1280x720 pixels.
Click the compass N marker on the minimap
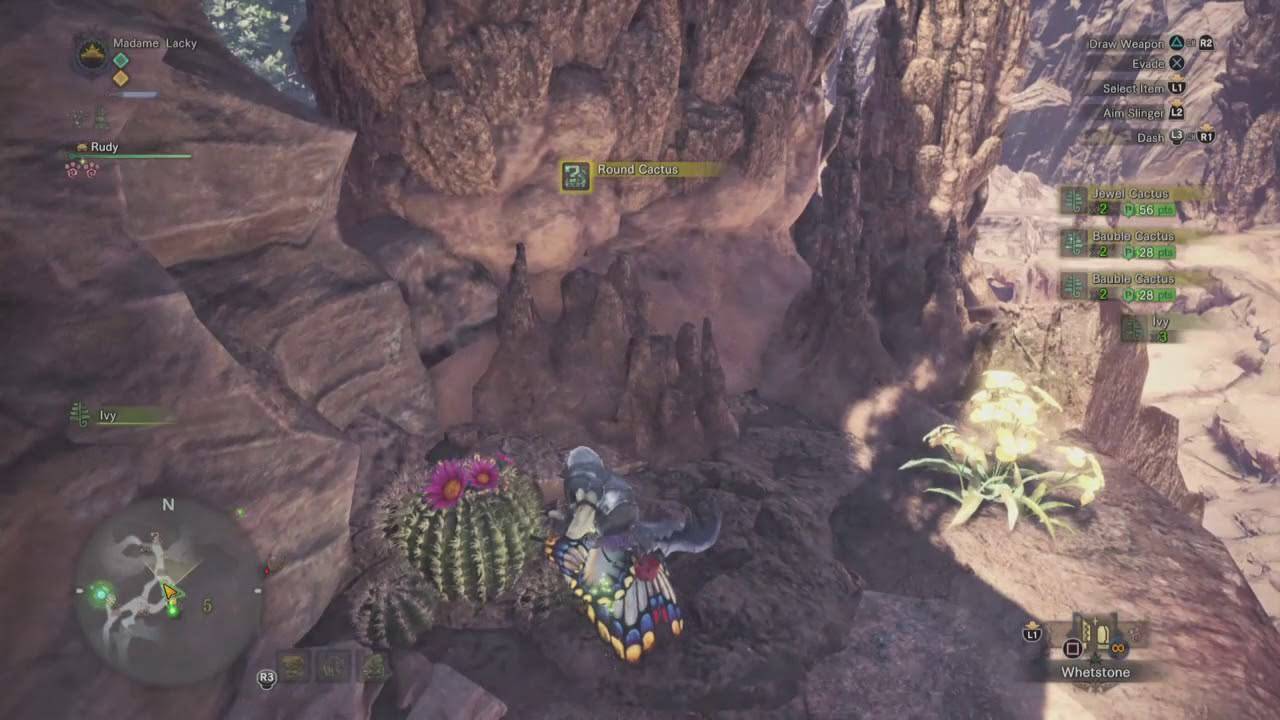pyautogui.click(x=167, y=506)
